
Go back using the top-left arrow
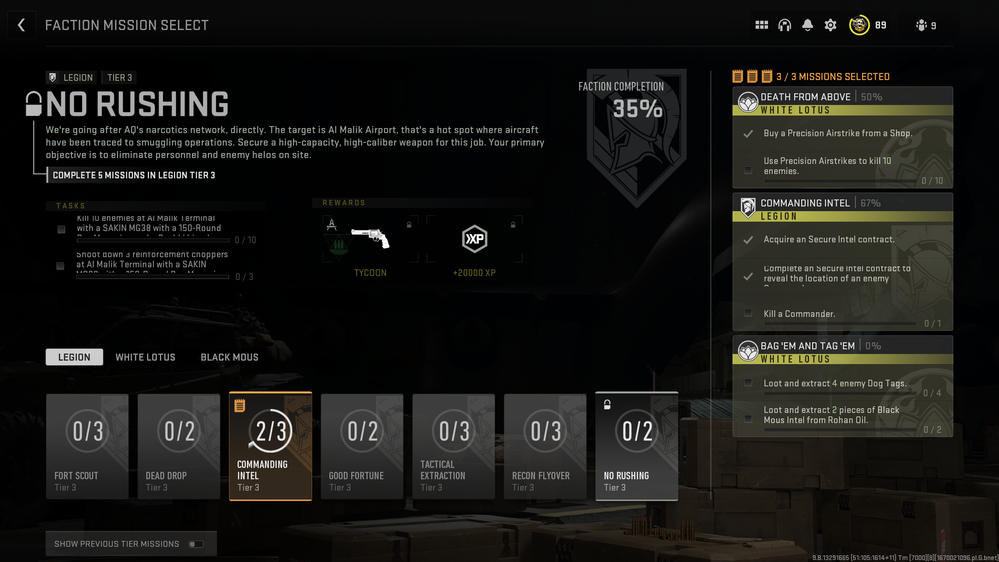(x=21, y=25)
